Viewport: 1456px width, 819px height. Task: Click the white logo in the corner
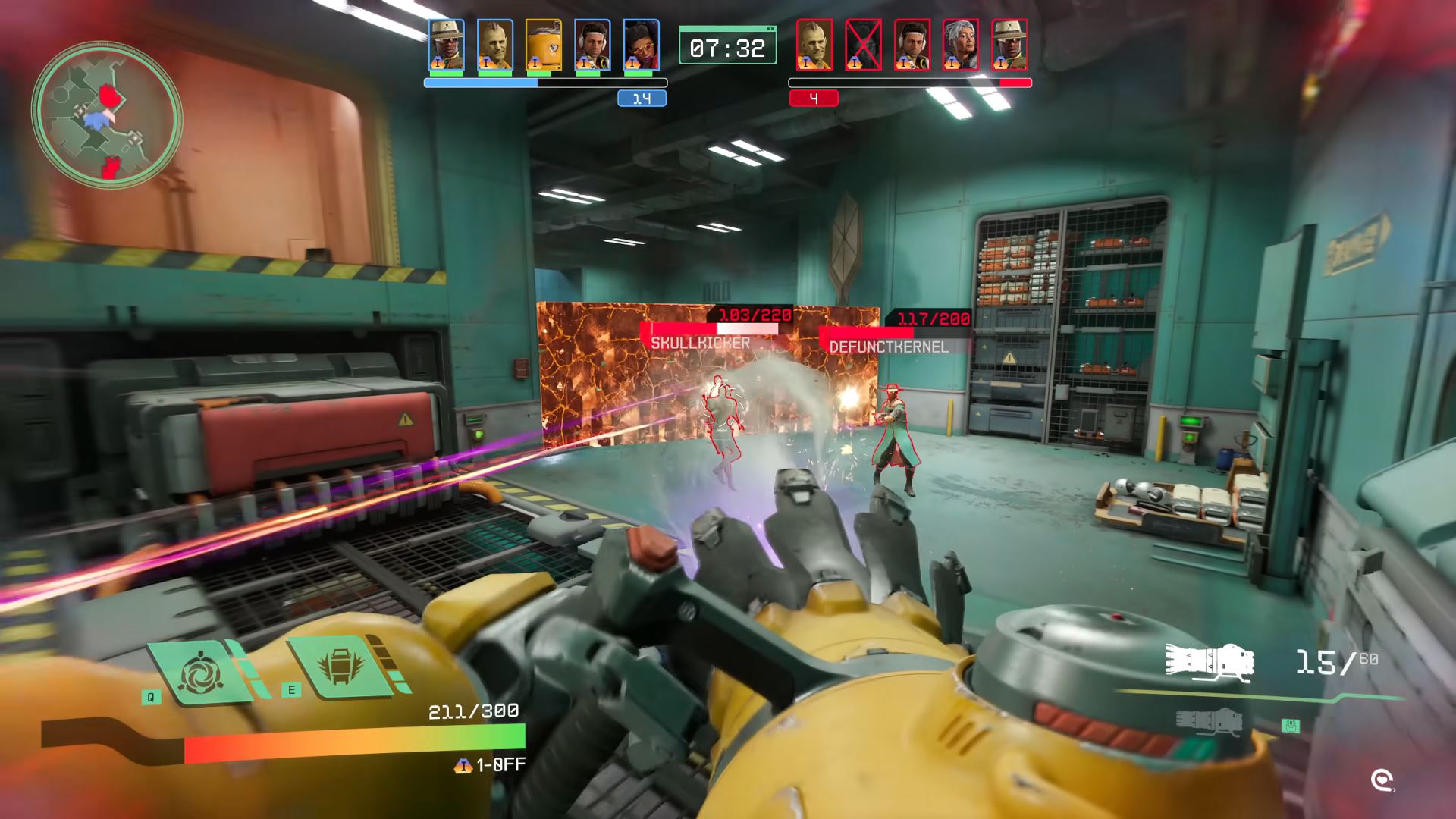click(1382, 780)
